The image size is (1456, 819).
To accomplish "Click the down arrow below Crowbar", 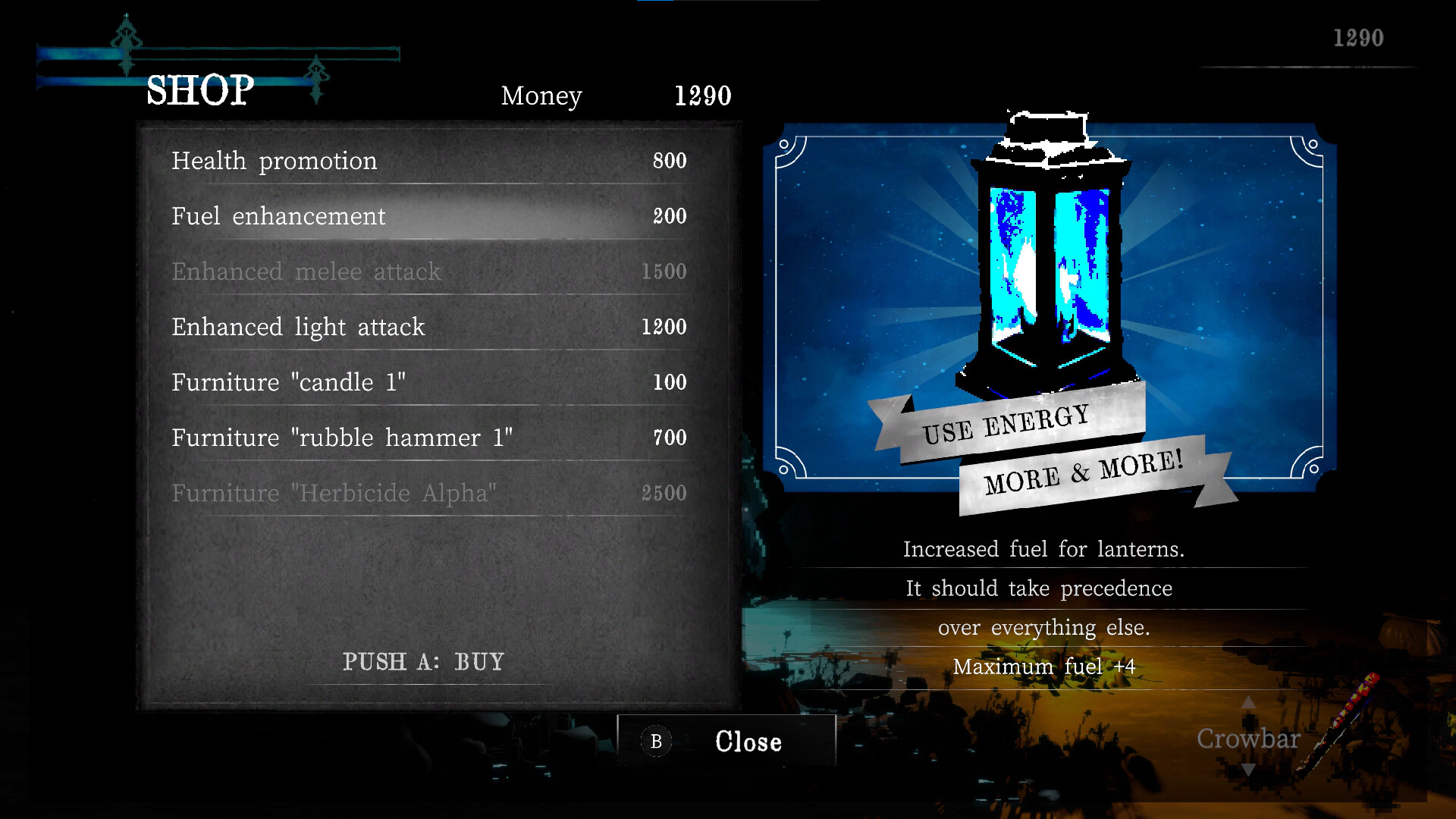I will pos(1249,767).
